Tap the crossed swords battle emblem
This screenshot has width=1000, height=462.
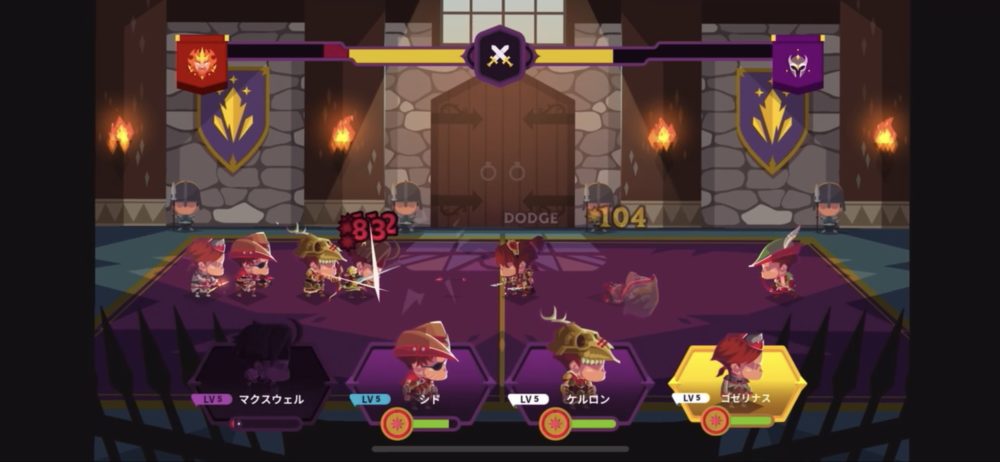pyautogui.click(x=499, y=56)
